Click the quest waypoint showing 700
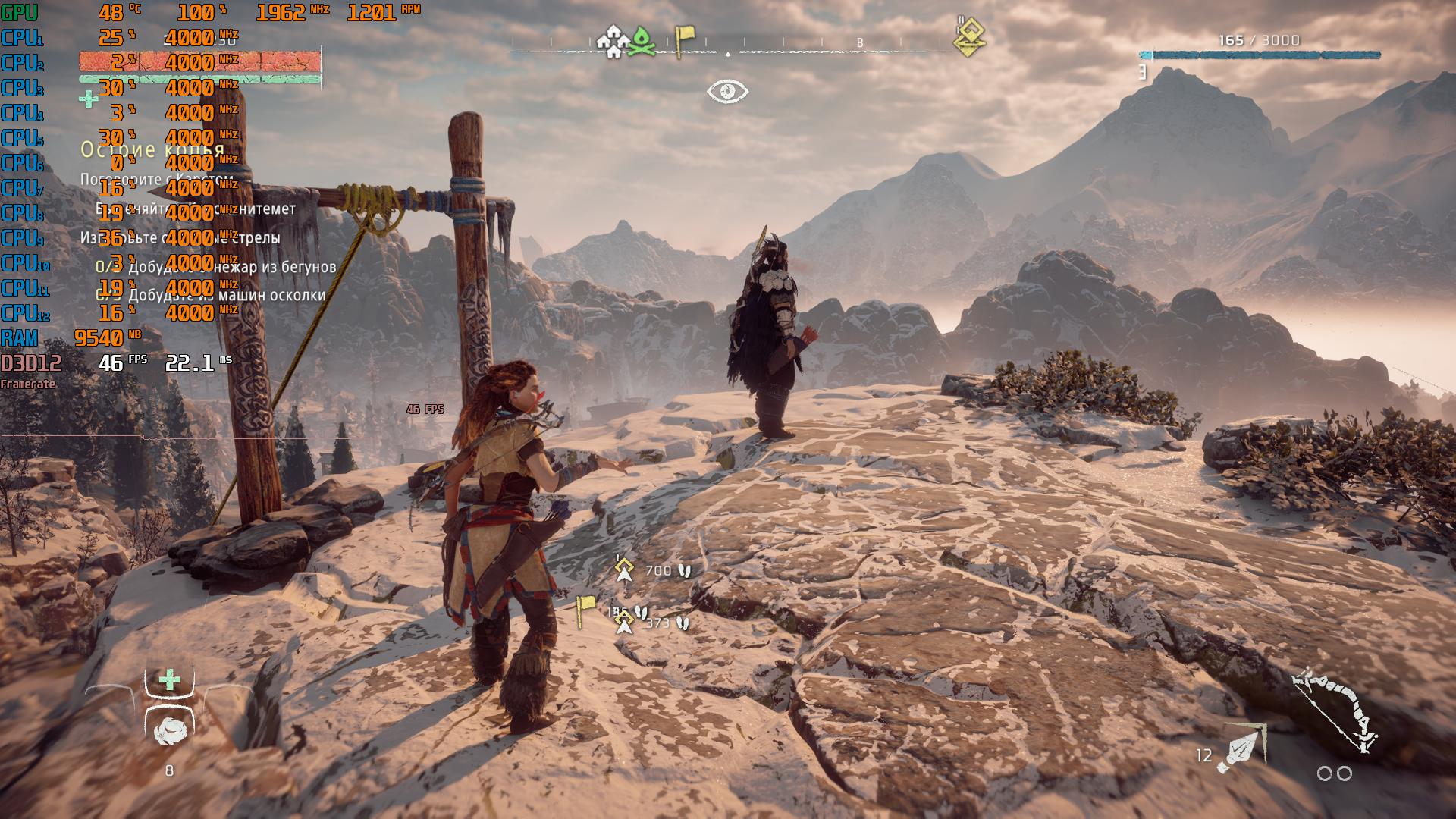1456x819 pixels. 624,570
